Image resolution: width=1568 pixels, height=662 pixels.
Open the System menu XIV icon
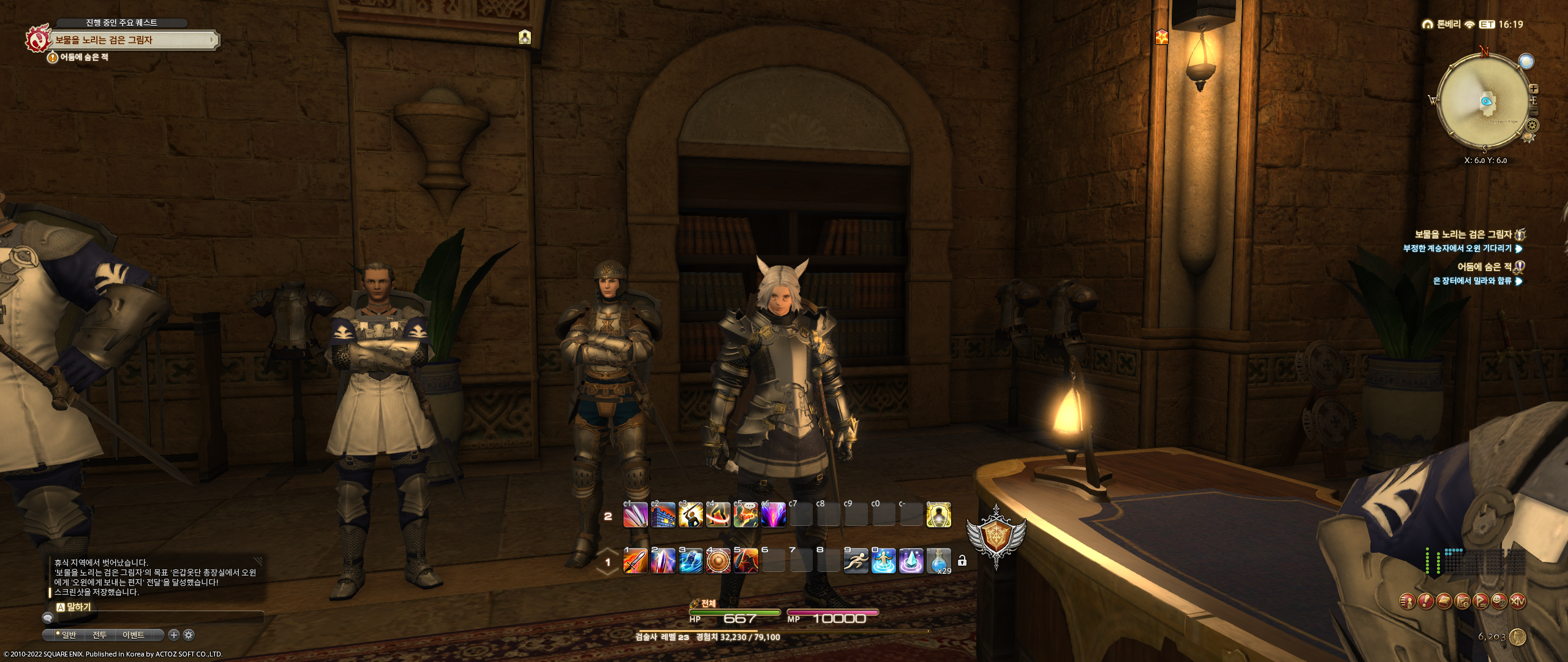click(1517, 602)
